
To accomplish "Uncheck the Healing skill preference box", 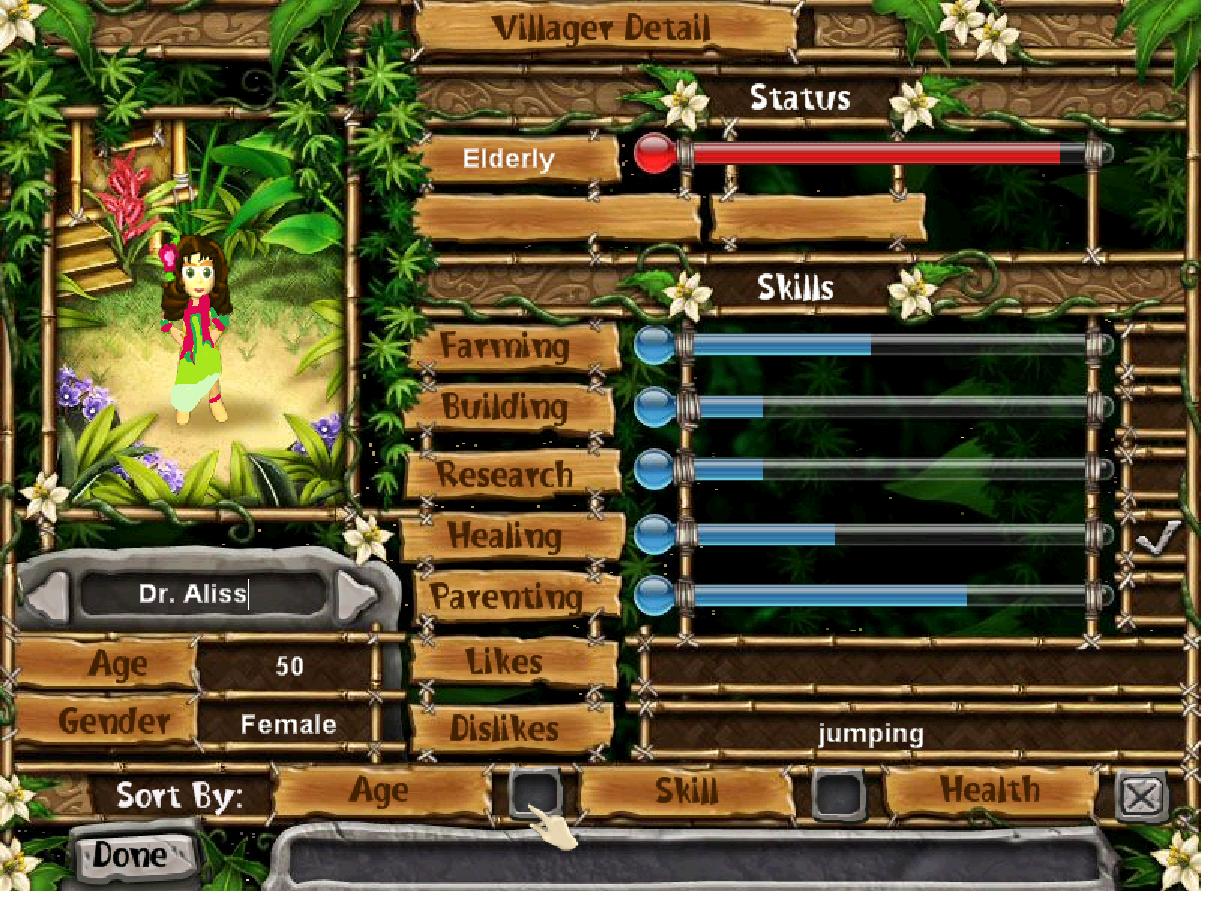I will click(x=1156, y=539).
